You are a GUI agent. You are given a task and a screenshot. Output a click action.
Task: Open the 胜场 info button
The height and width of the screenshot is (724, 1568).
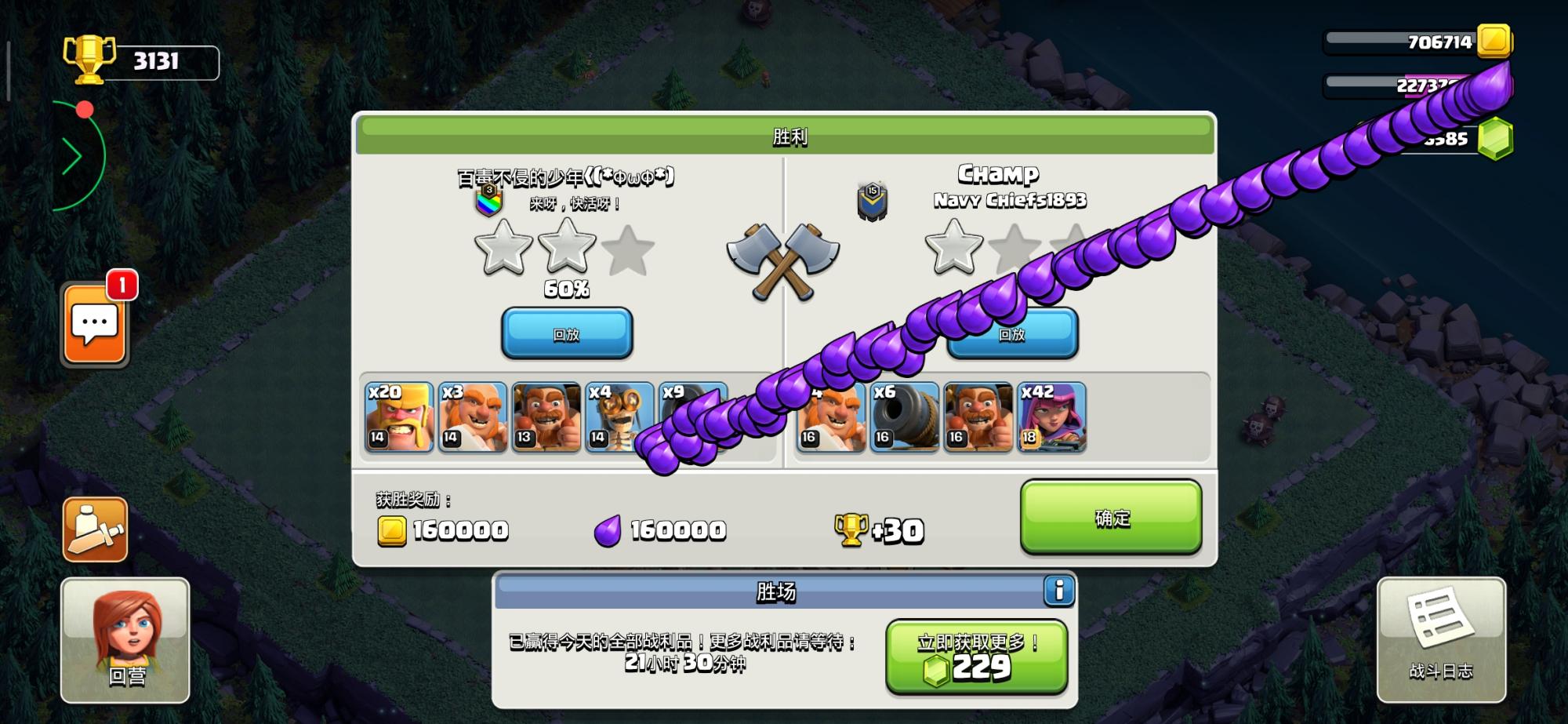point(1058,590)
